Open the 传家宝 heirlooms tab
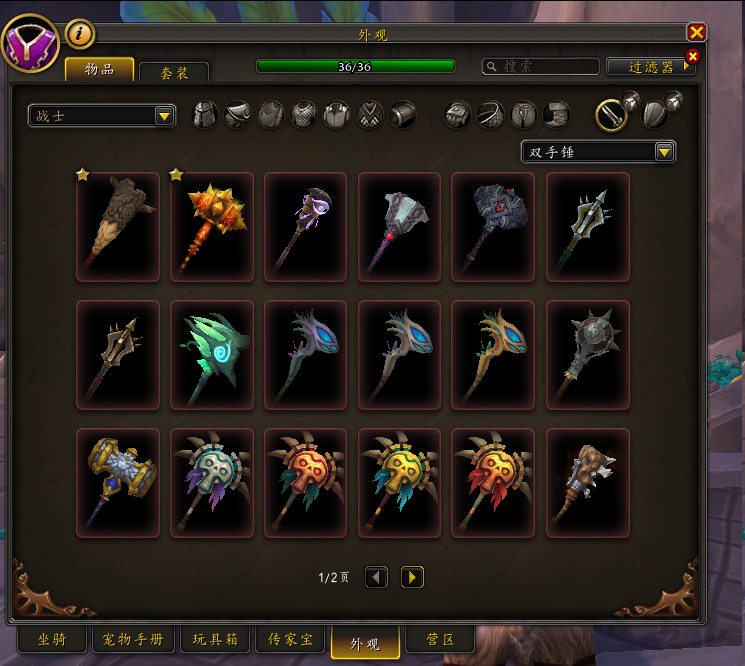 pos(288,639)
